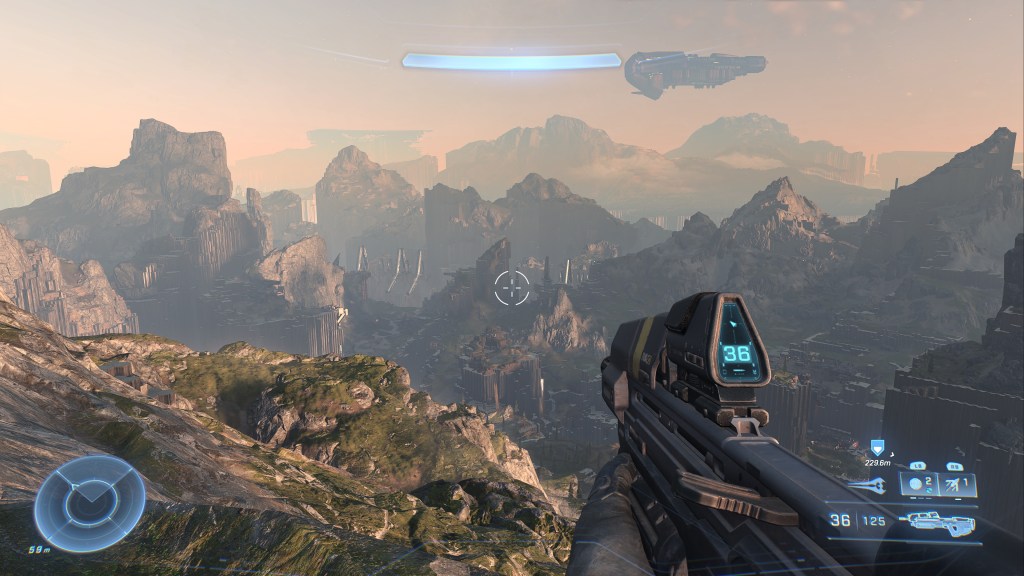
Task: Activate the Grappleshot equipment slot
Action: click(x=957, y=485)
